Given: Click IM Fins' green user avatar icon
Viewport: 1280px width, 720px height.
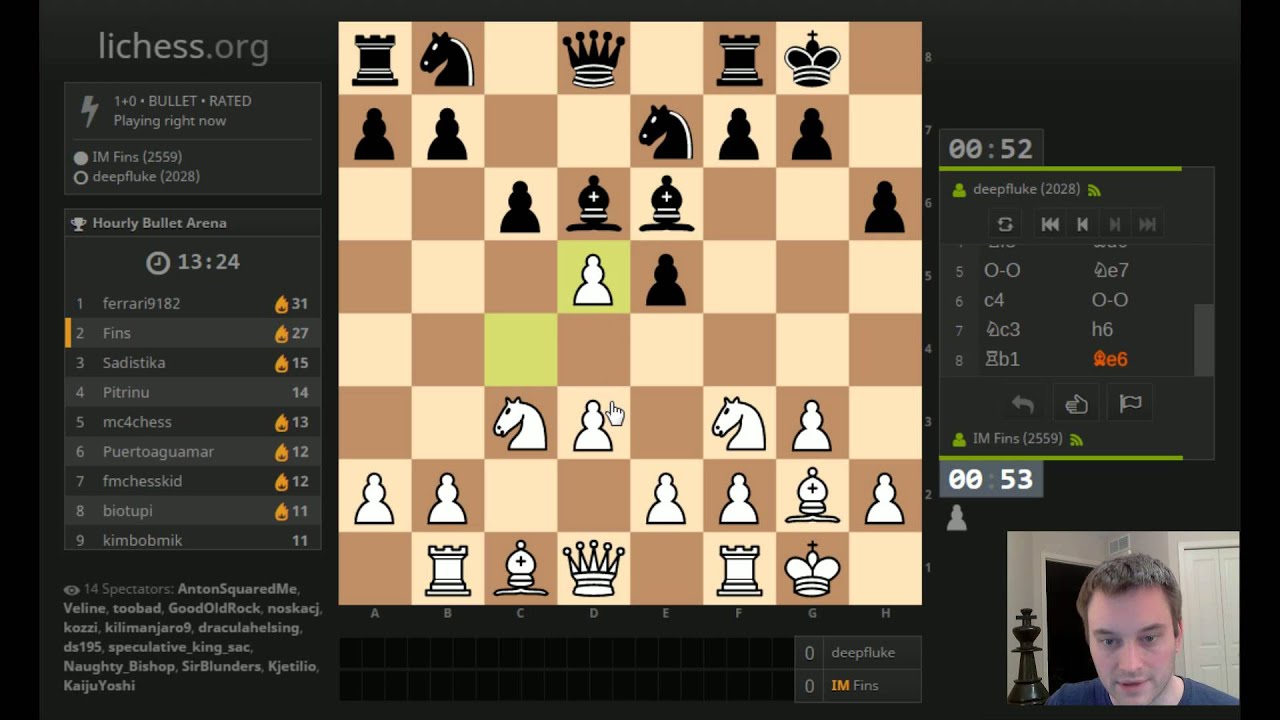Looking at the screenshot, I should click(x=958, y=438).
